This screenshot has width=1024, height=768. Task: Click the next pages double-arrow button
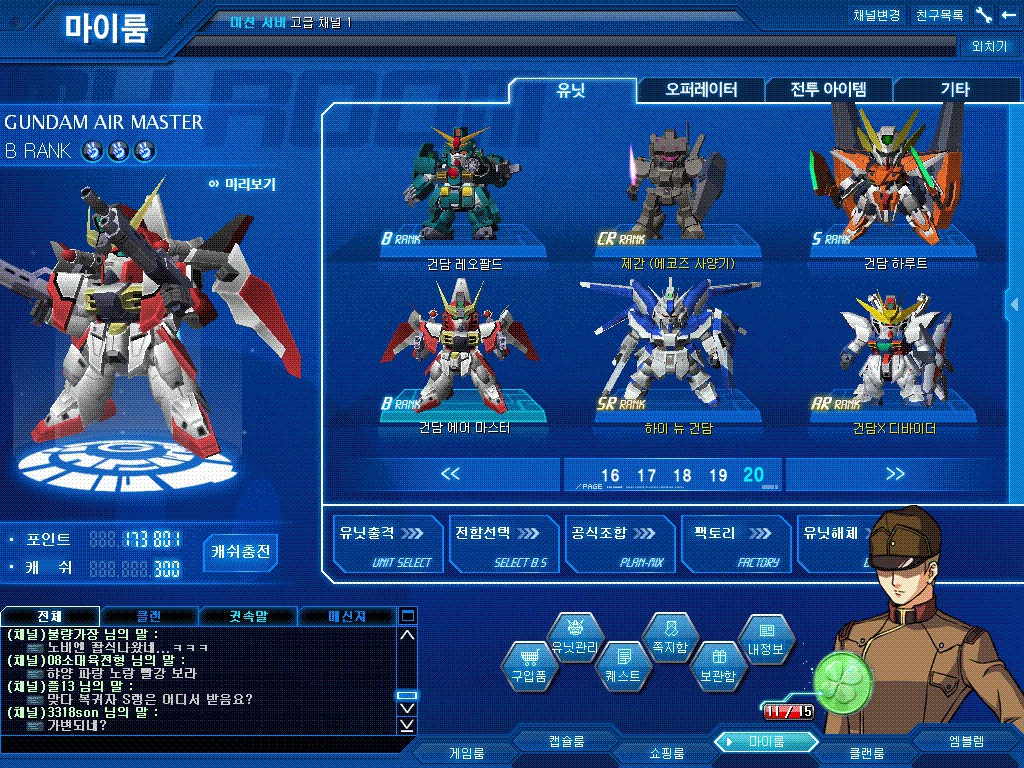895,474
